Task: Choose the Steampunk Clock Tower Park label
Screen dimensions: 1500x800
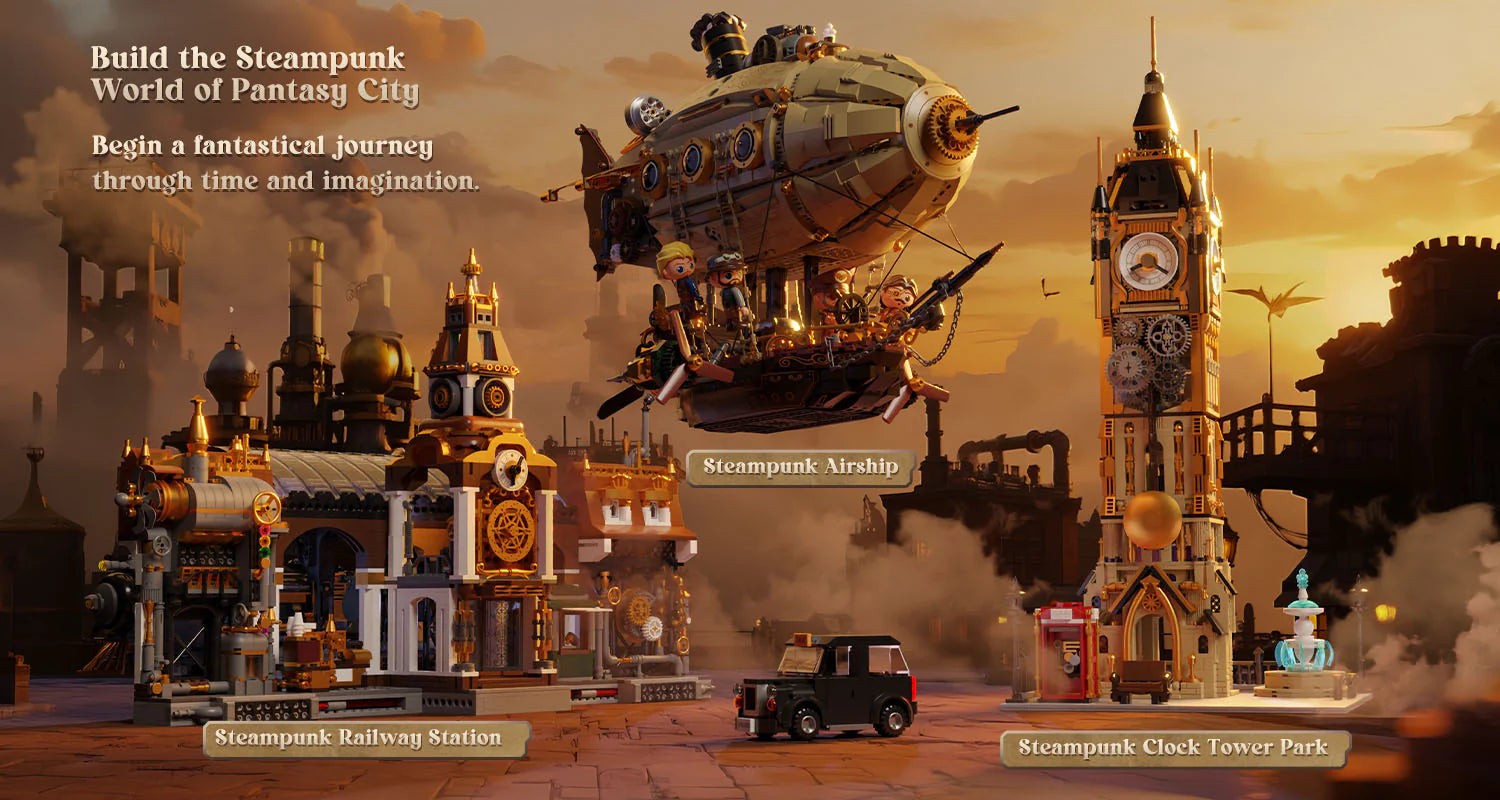Action: pyautogui.click(x=1174, y=748)
